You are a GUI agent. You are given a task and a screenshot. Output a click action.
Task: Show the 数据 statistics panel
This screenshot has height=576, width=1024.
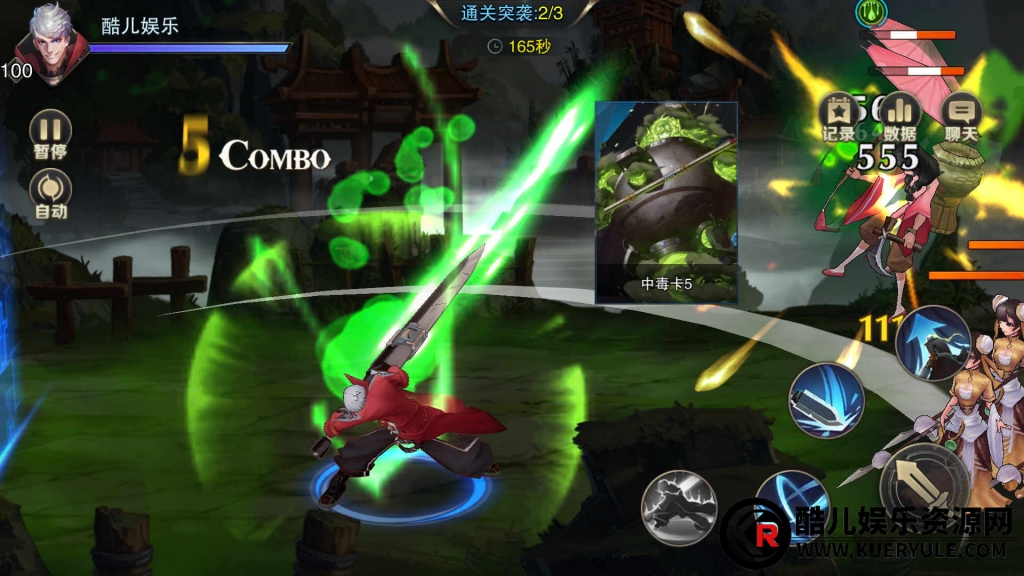point(901,115)
